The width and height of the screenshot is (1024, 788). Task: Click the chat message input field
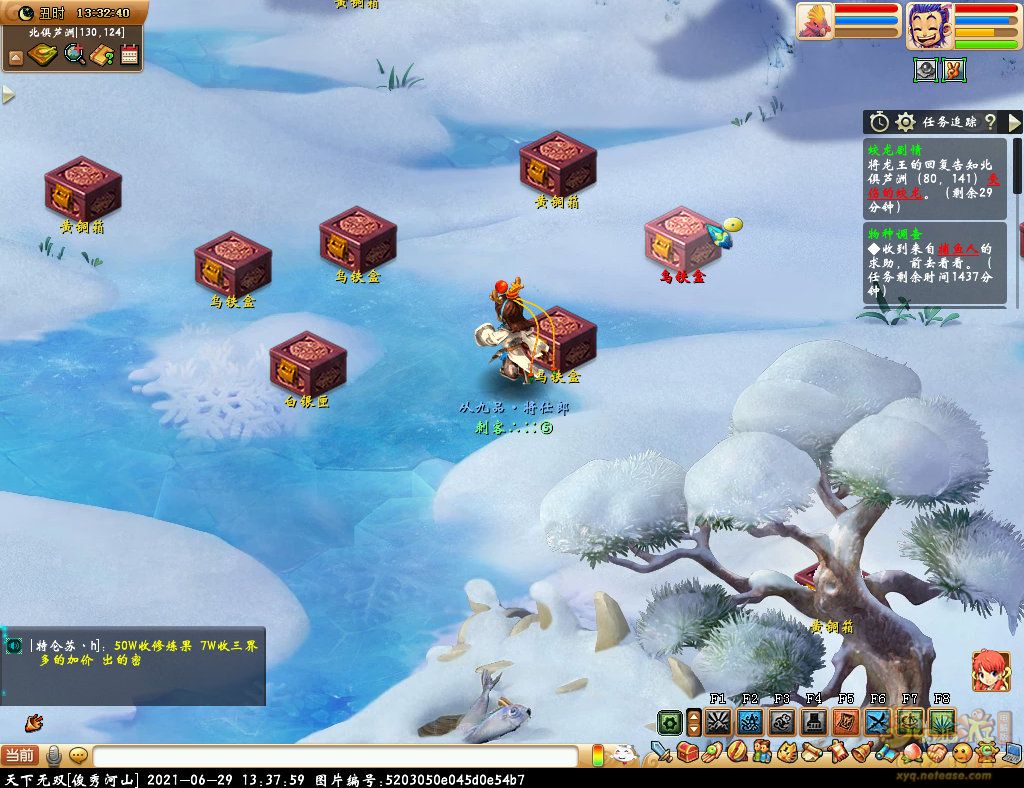coord(340,756)
